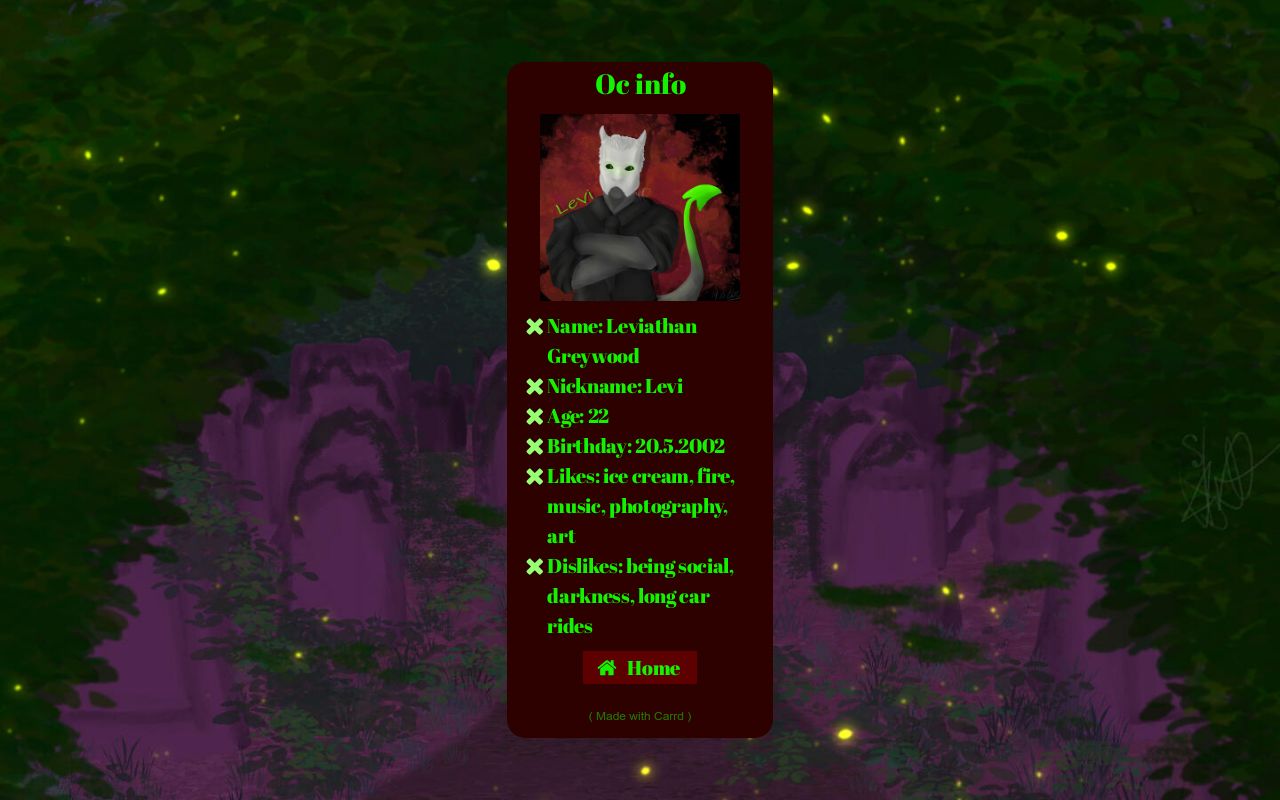This screenshot has height=800, width=1280.
Task: Click the X icon beside Likes list
Action: click(x=535, y=476)
